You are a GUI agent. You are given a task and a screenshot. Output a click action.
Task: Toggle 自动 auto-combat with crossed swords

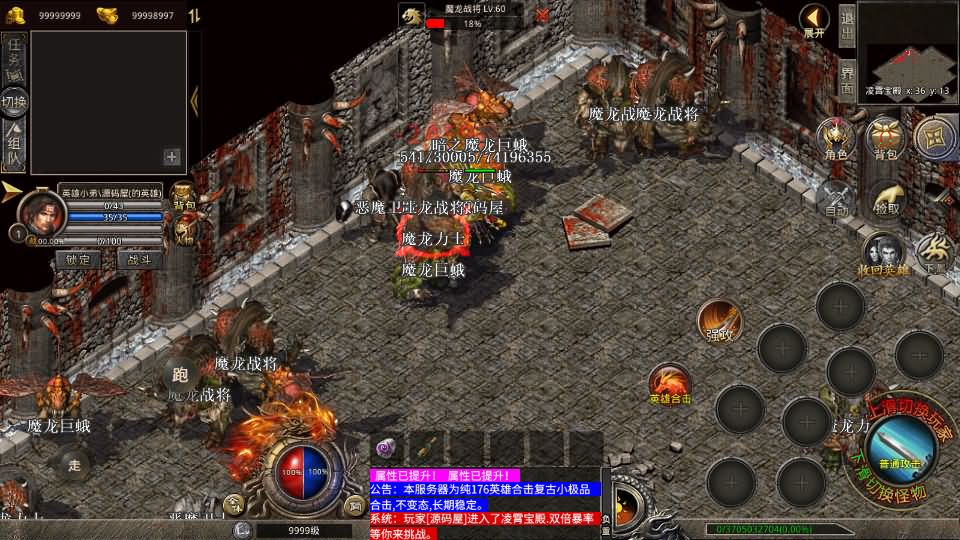836,198
